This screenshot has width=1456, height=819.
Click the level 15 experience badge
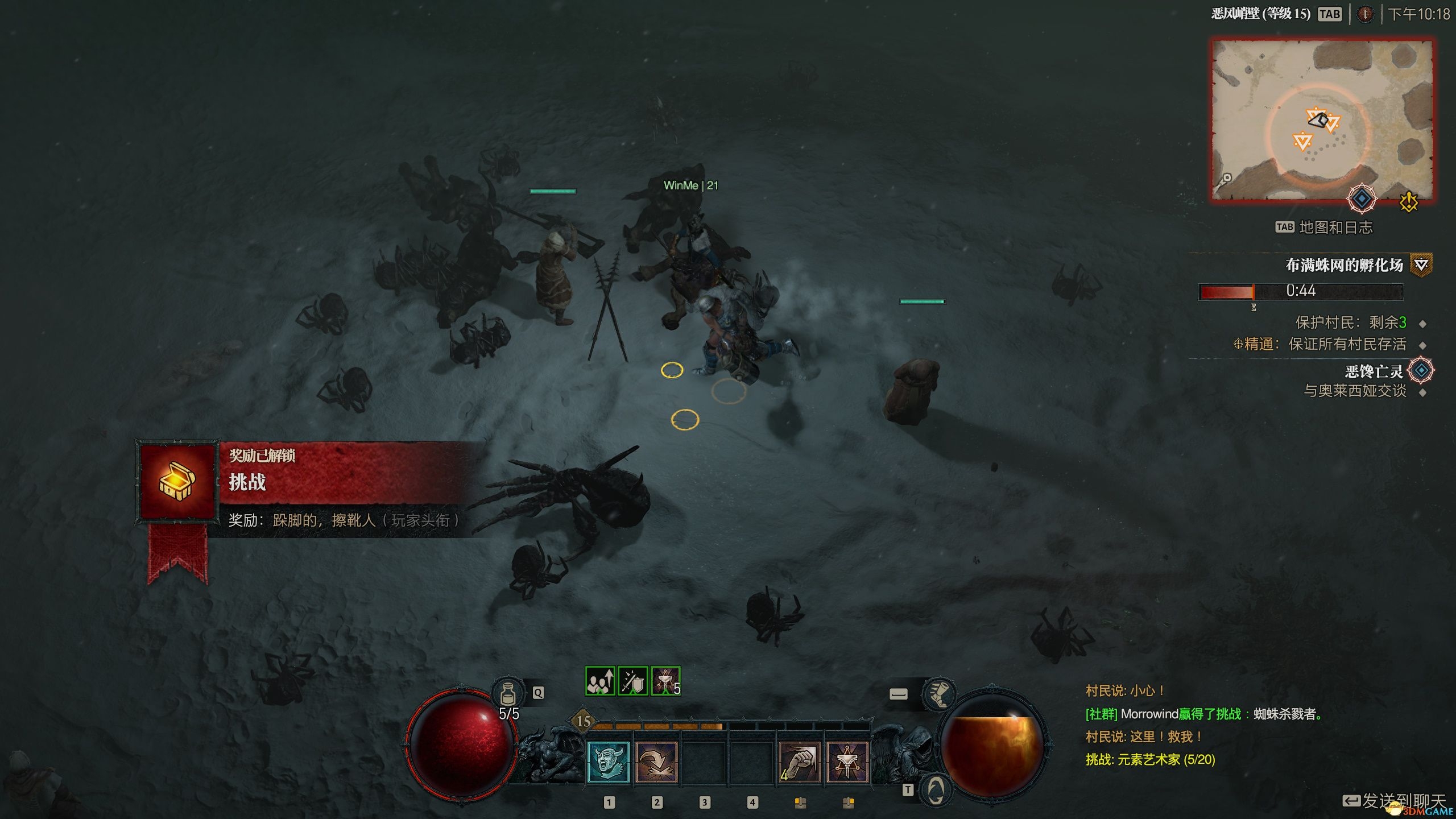tap(584, 721)
